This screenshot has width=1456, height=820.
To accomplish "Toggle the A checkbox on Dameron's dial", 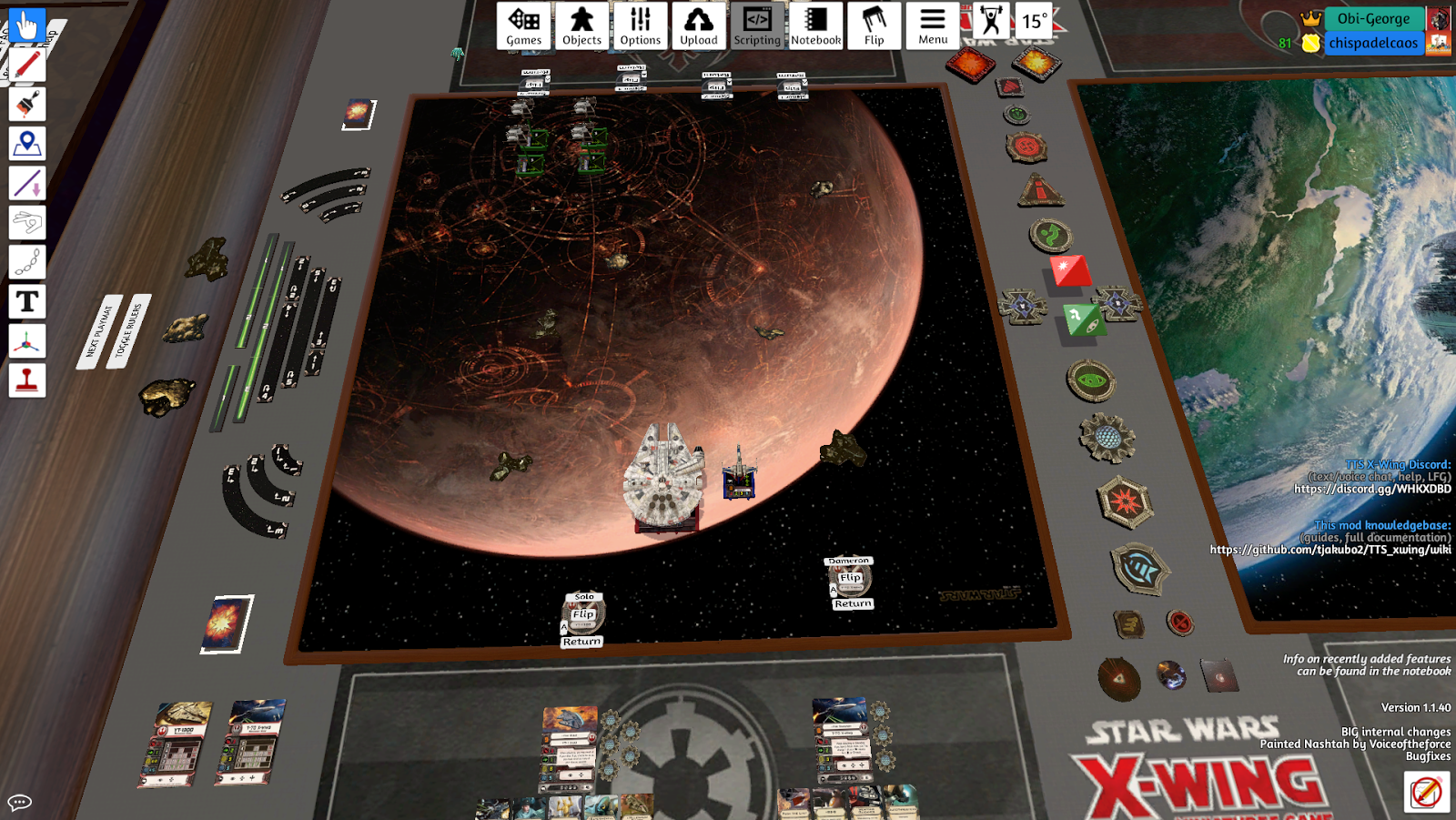I will tap(834, 589).
